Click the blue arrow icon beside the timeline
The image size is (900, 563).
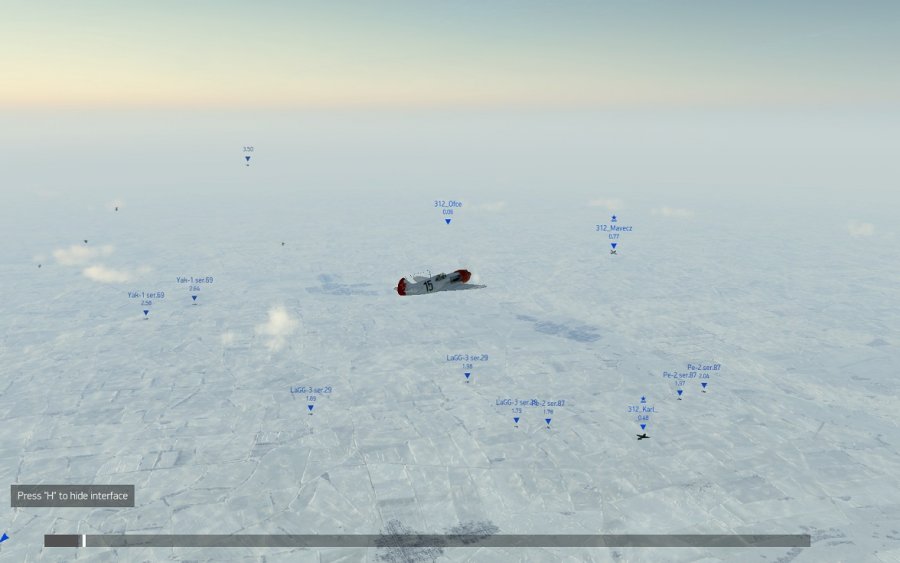(5, 538)
